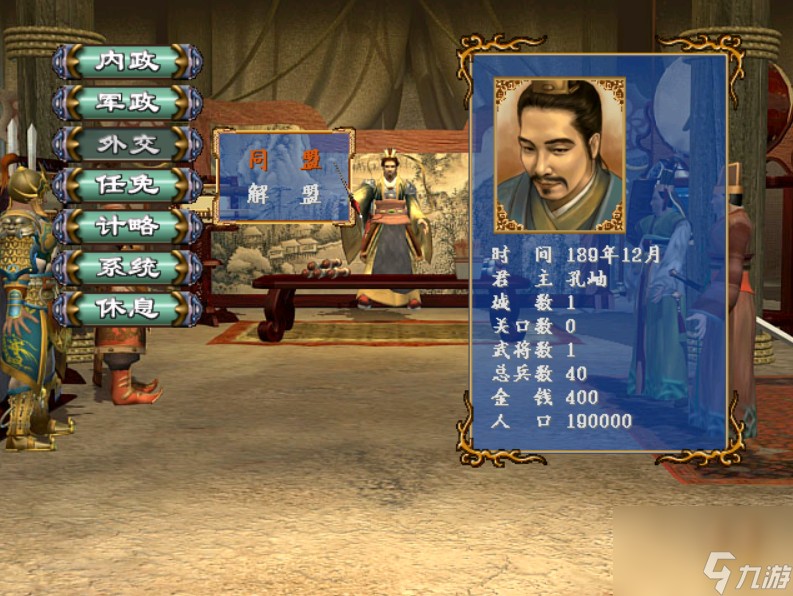Click the 休息 rest button
This screenshot has width=793, height=596.
[127, 308]
